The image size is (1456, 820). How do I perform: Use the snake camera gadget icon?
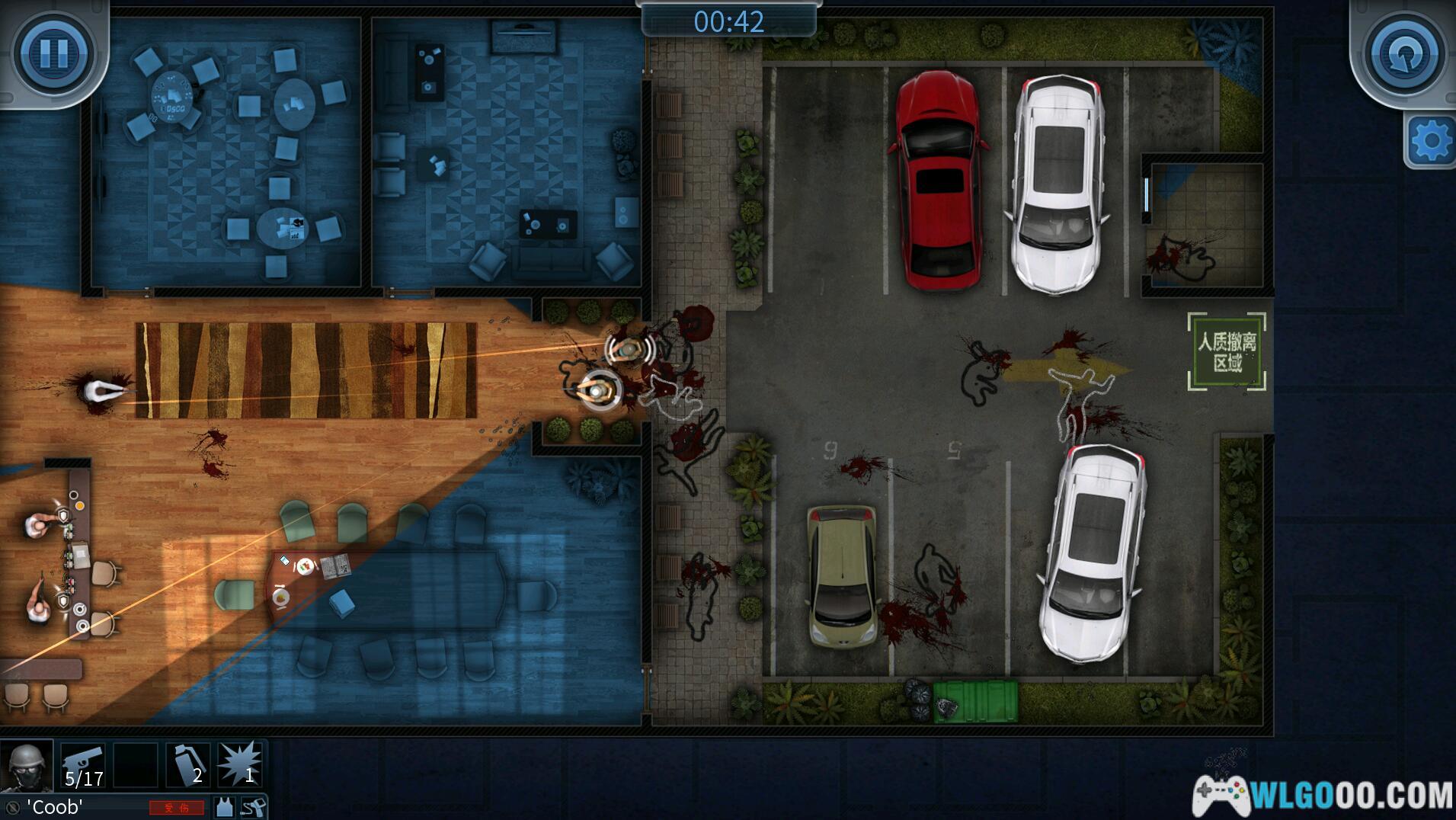[x=252, y=807]
